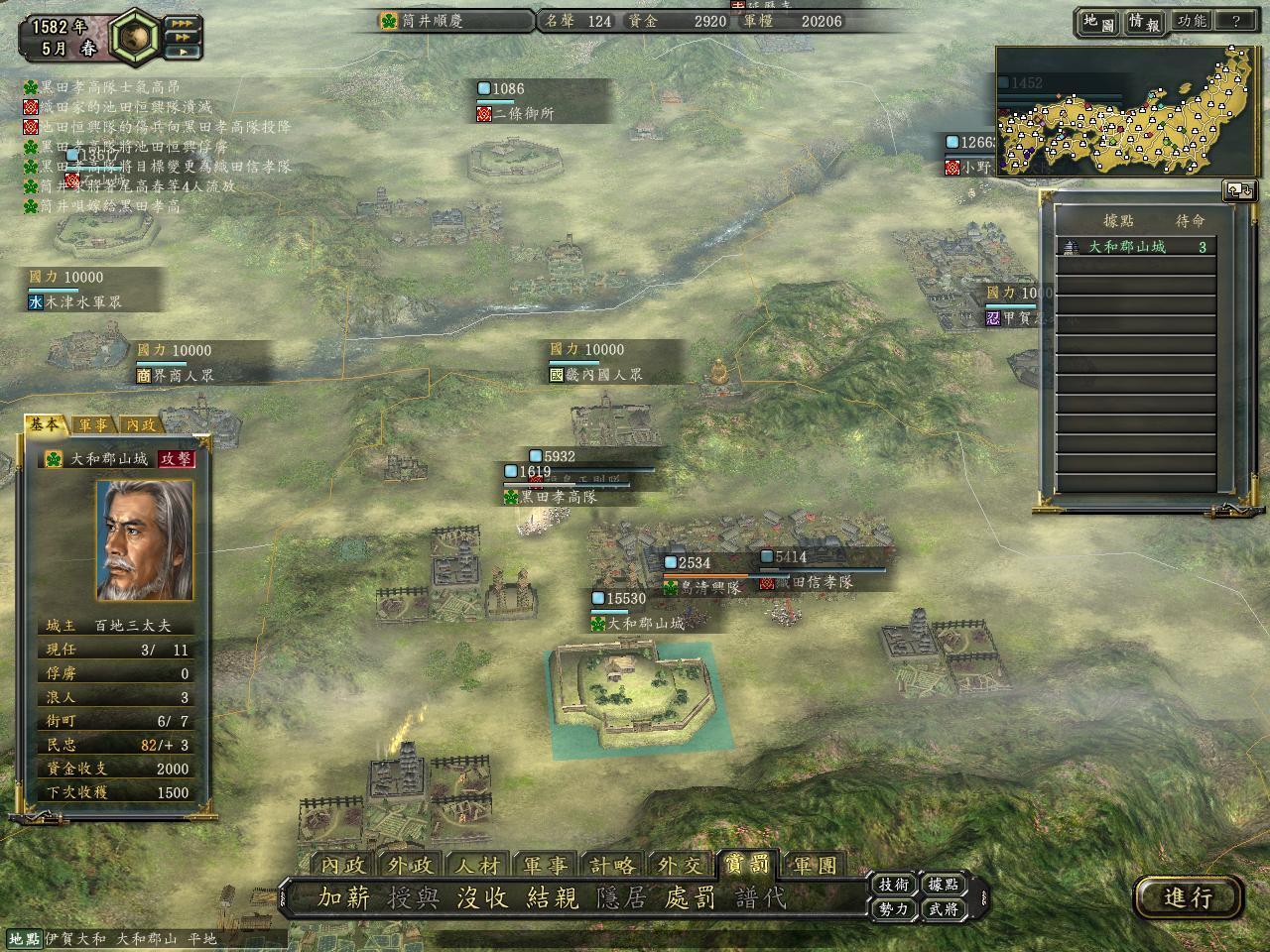Open the 軍團 (army corps) command tab

(815, 865)
